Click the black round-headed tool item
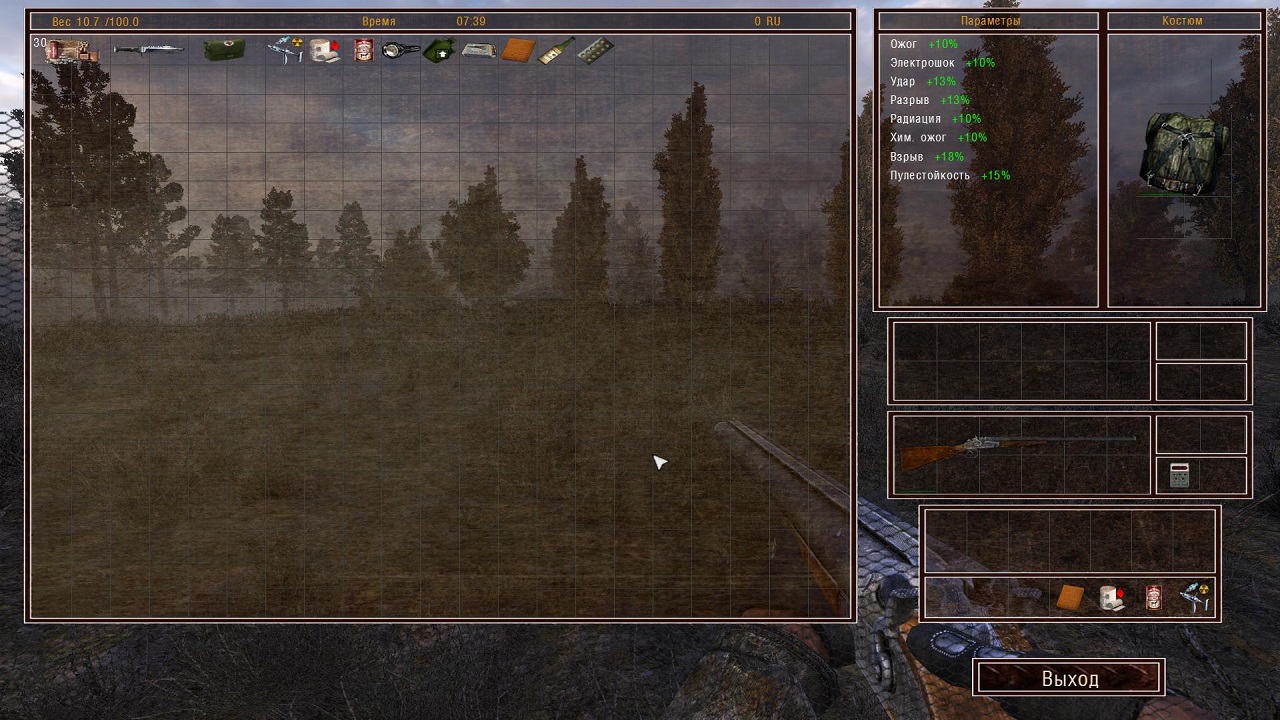The width and height of the screenshot is (1280, 720). [x=401, y=50]
